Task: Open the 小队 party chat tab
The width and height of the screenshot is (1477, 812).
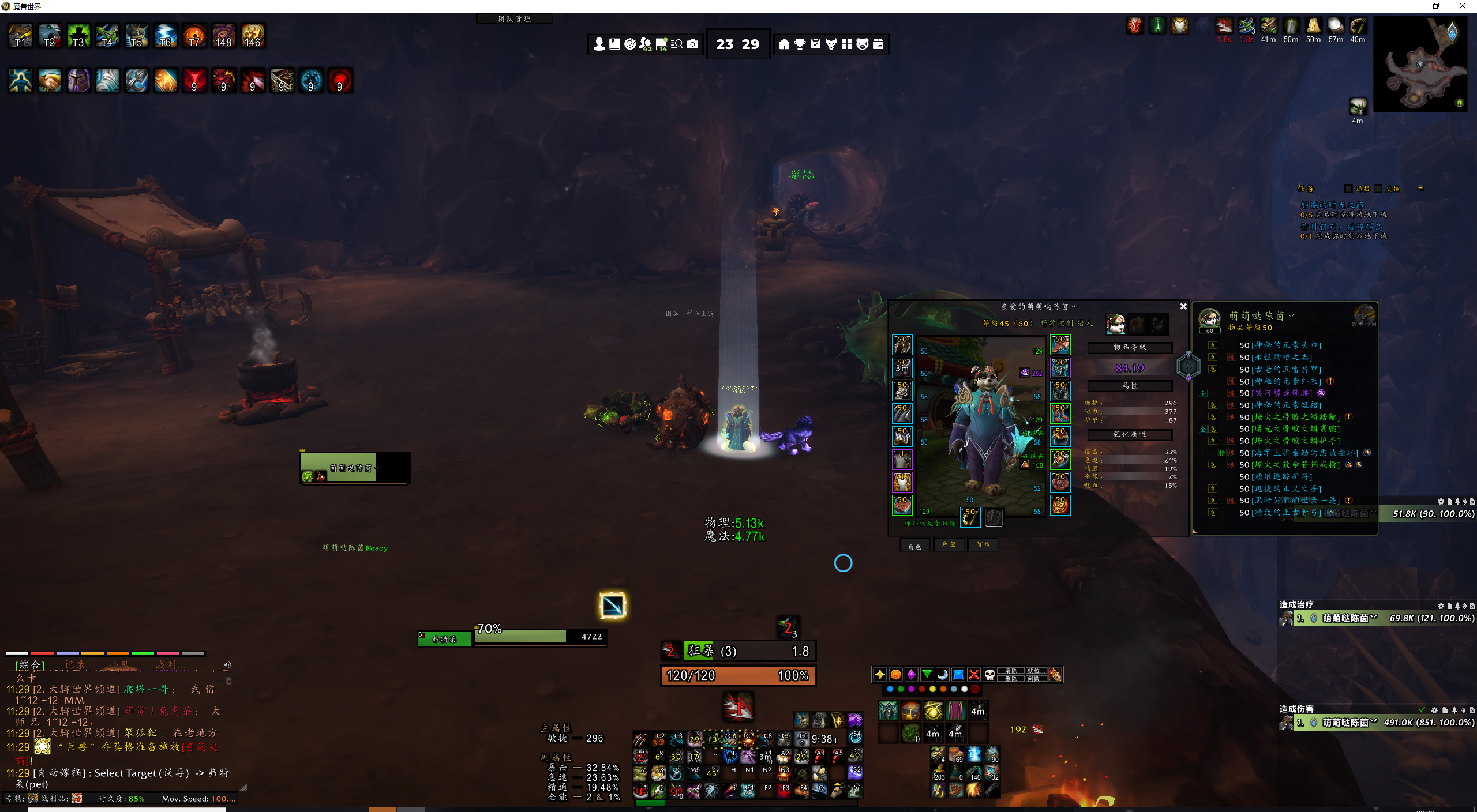Action: 119,665
